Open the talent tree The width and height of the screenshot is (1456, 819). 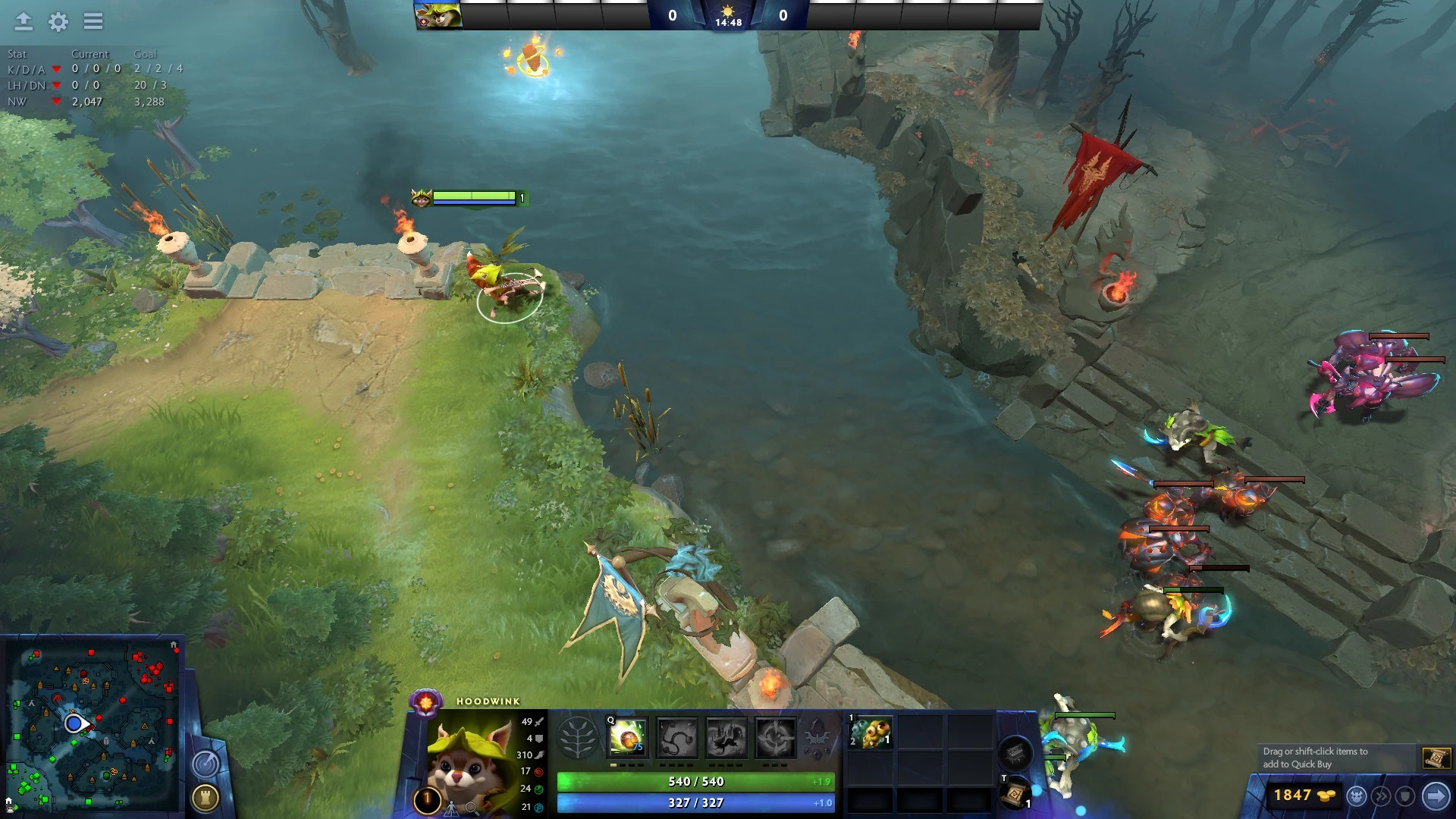point(577,737)
